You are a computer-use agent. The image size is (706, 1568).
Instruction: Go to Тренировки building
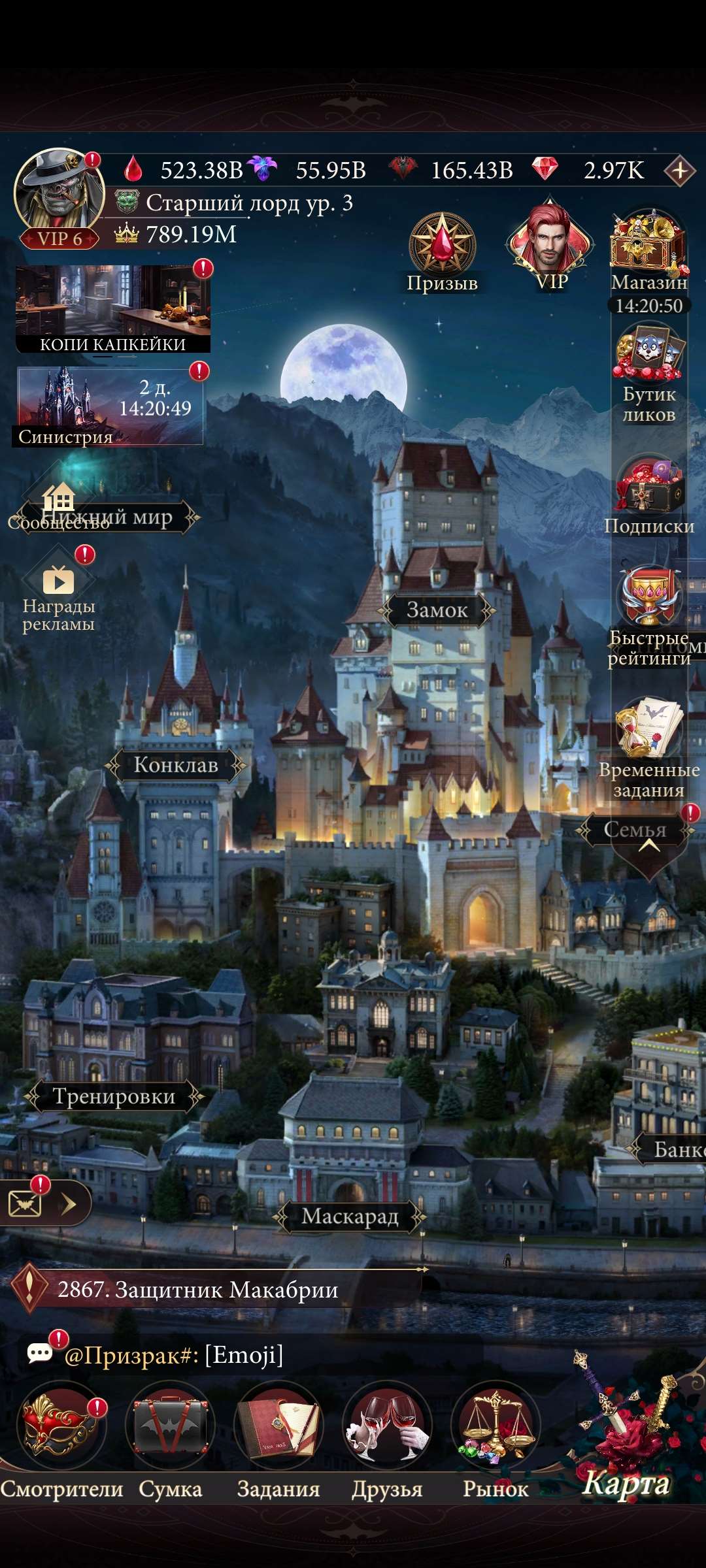(114, 1096)
